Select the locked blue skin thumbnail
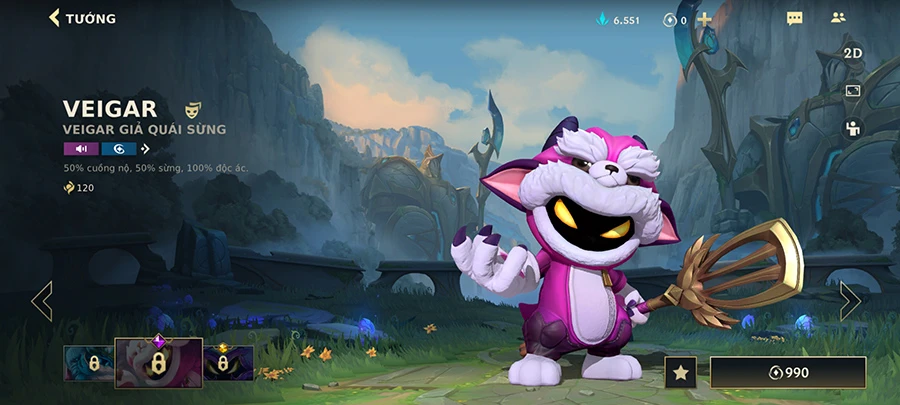Viewport: 900px width, 405px height. [88, 363]
